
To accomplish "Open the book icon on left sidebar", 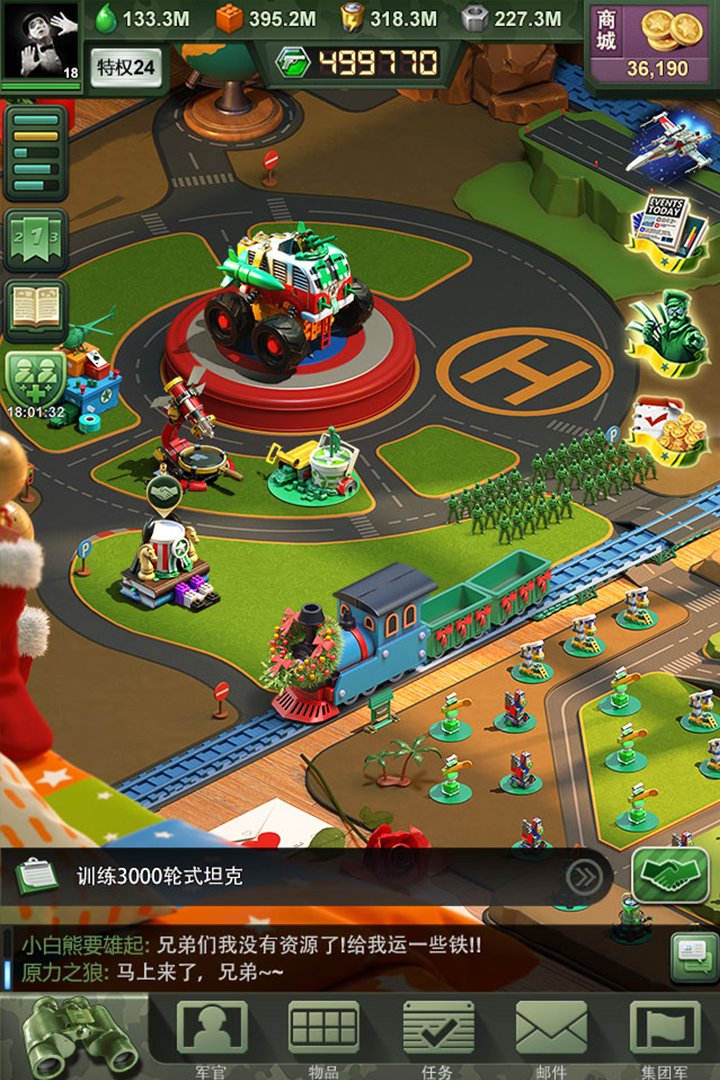I will click(x=36, y=309).
